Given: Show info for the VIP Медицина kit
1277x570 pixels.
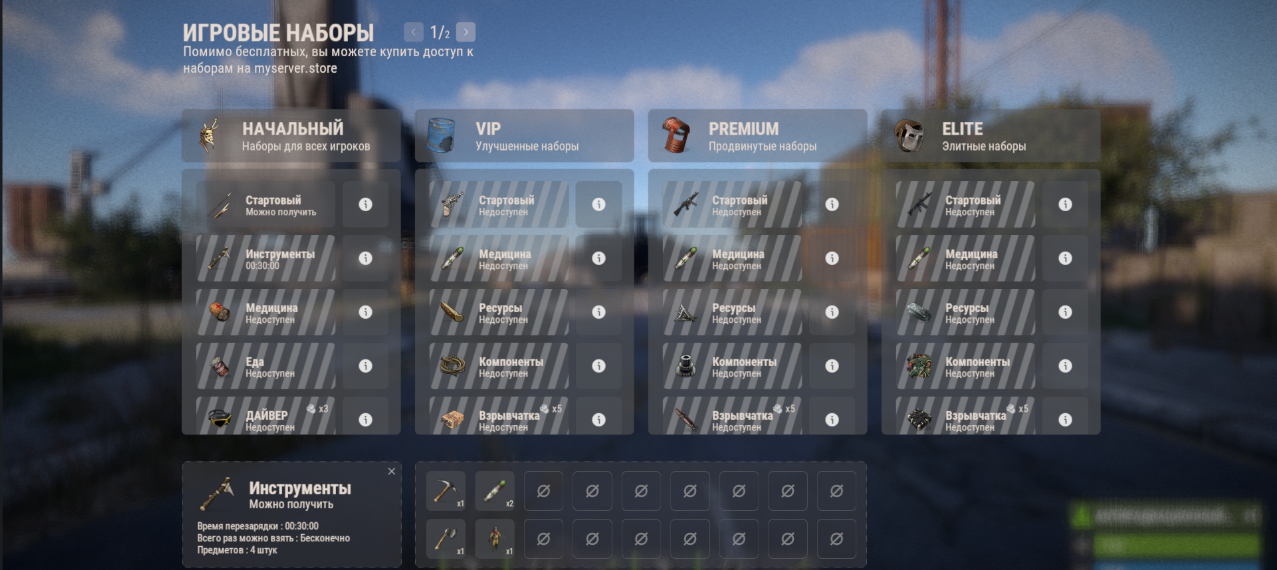Looking at the screenshot, I should (598, 258).
